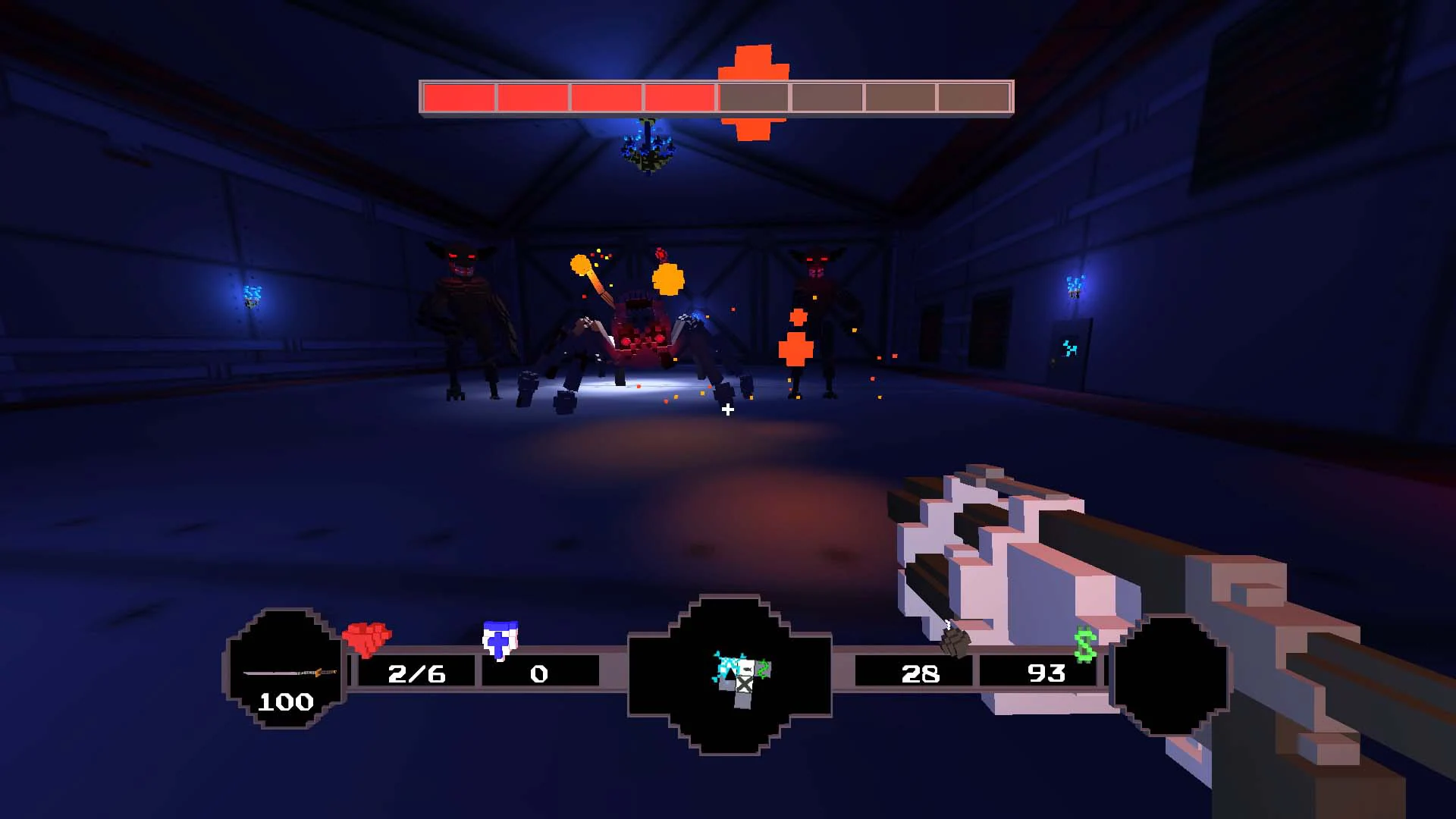Toggle the right blue wall torch

tap(1077, 288)
